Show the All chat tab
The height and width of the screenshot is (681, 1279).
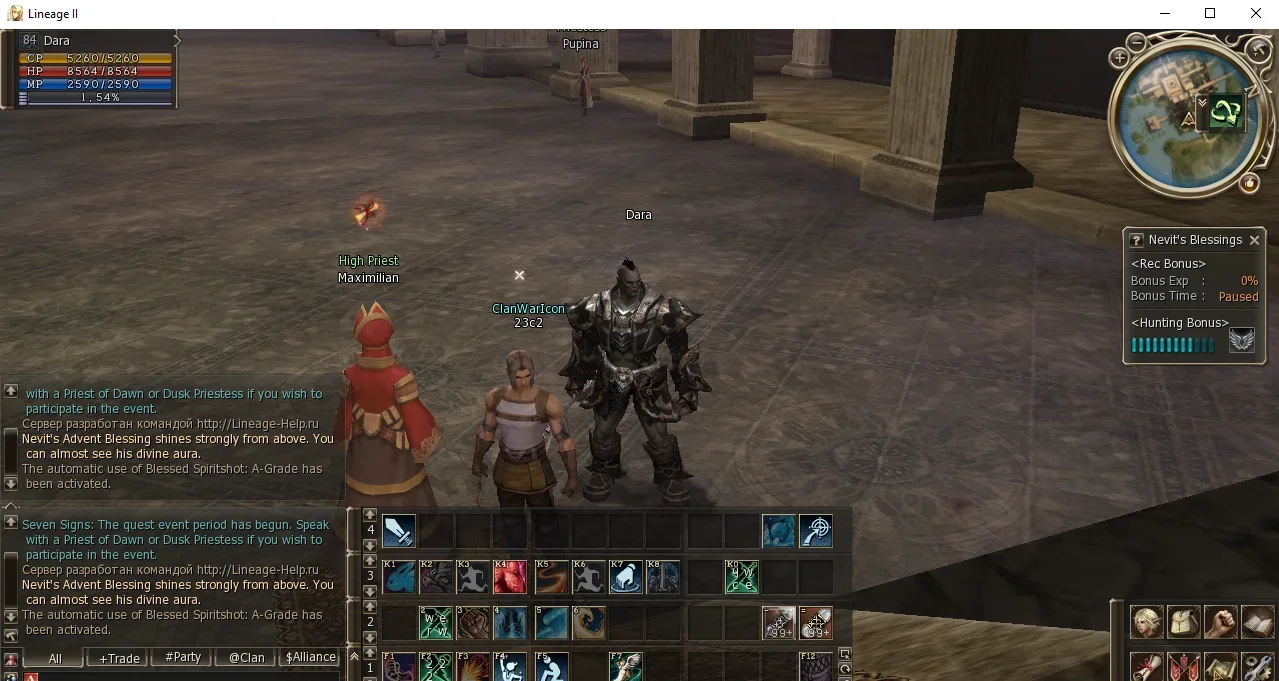click(55, 658)
